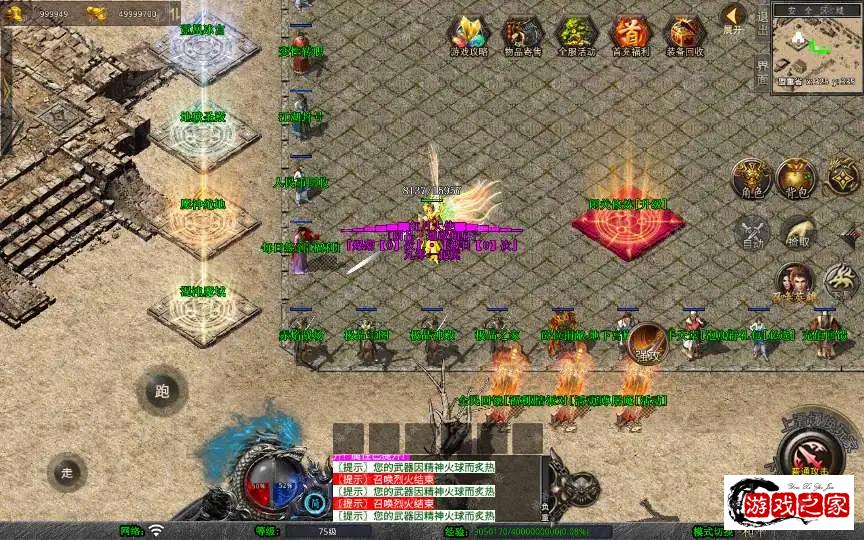Click the 退出 exit tab
Screen dimensions: 864x540
762,22
